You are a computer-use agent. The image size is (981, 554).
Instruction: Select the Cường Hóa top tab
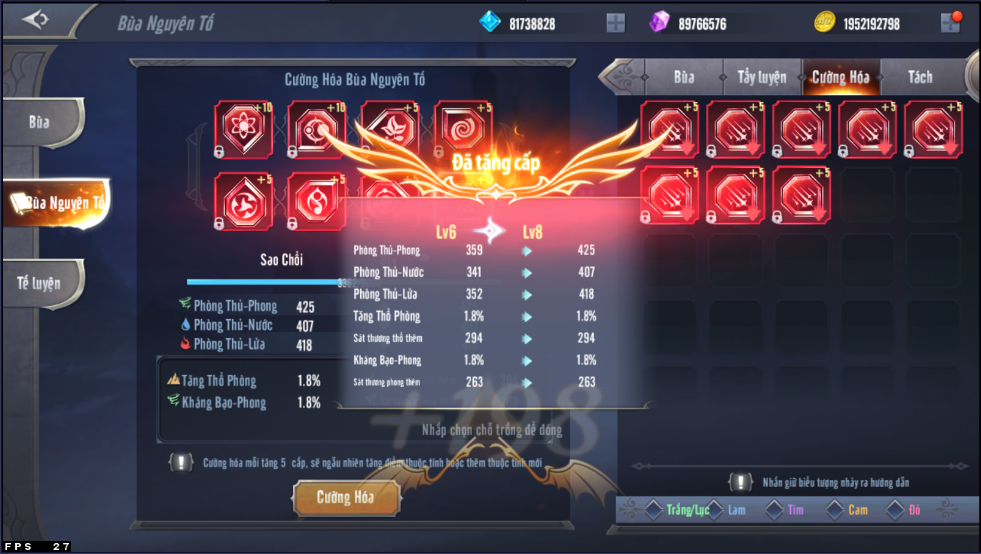click(x=840, y=77)
